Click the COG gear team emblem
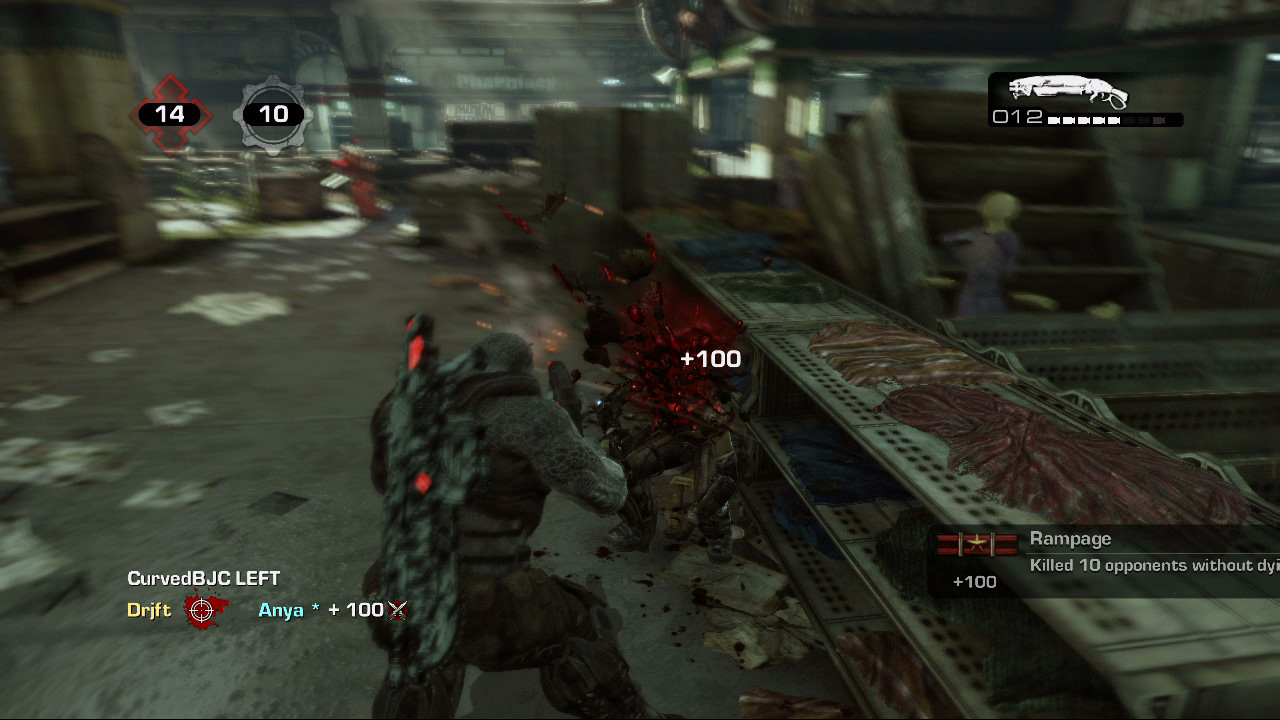 [x=273, y=115]
